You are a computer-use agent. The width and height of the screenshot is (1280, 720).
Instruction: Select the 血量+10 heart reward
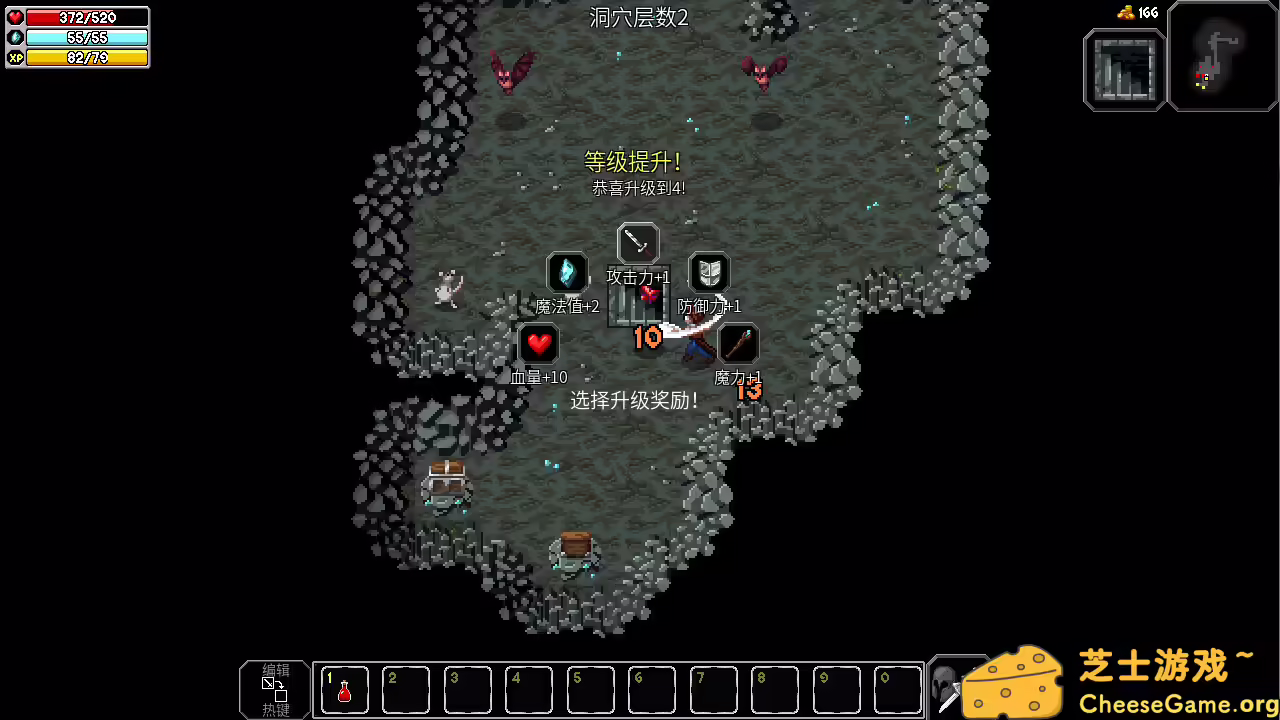[539, 343]
